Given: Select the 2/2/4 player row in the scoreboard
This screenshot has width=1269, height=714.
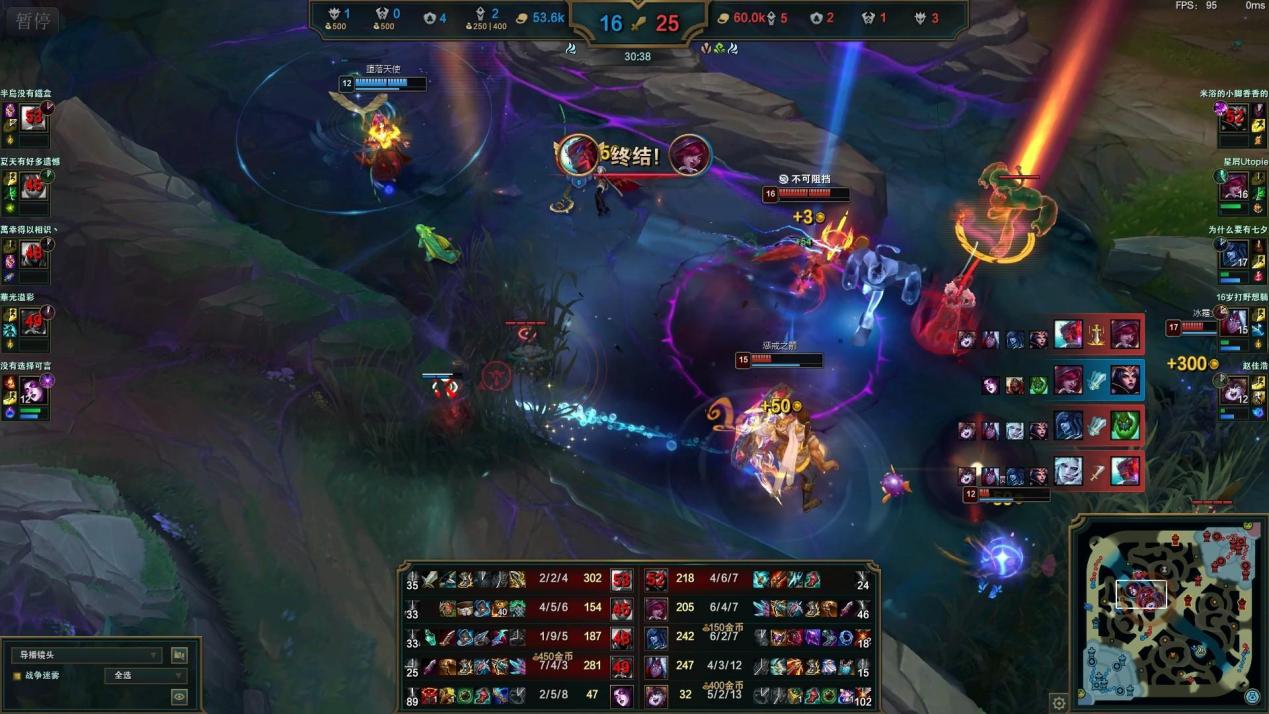Looking at the screenshot, I should [520, 578].
